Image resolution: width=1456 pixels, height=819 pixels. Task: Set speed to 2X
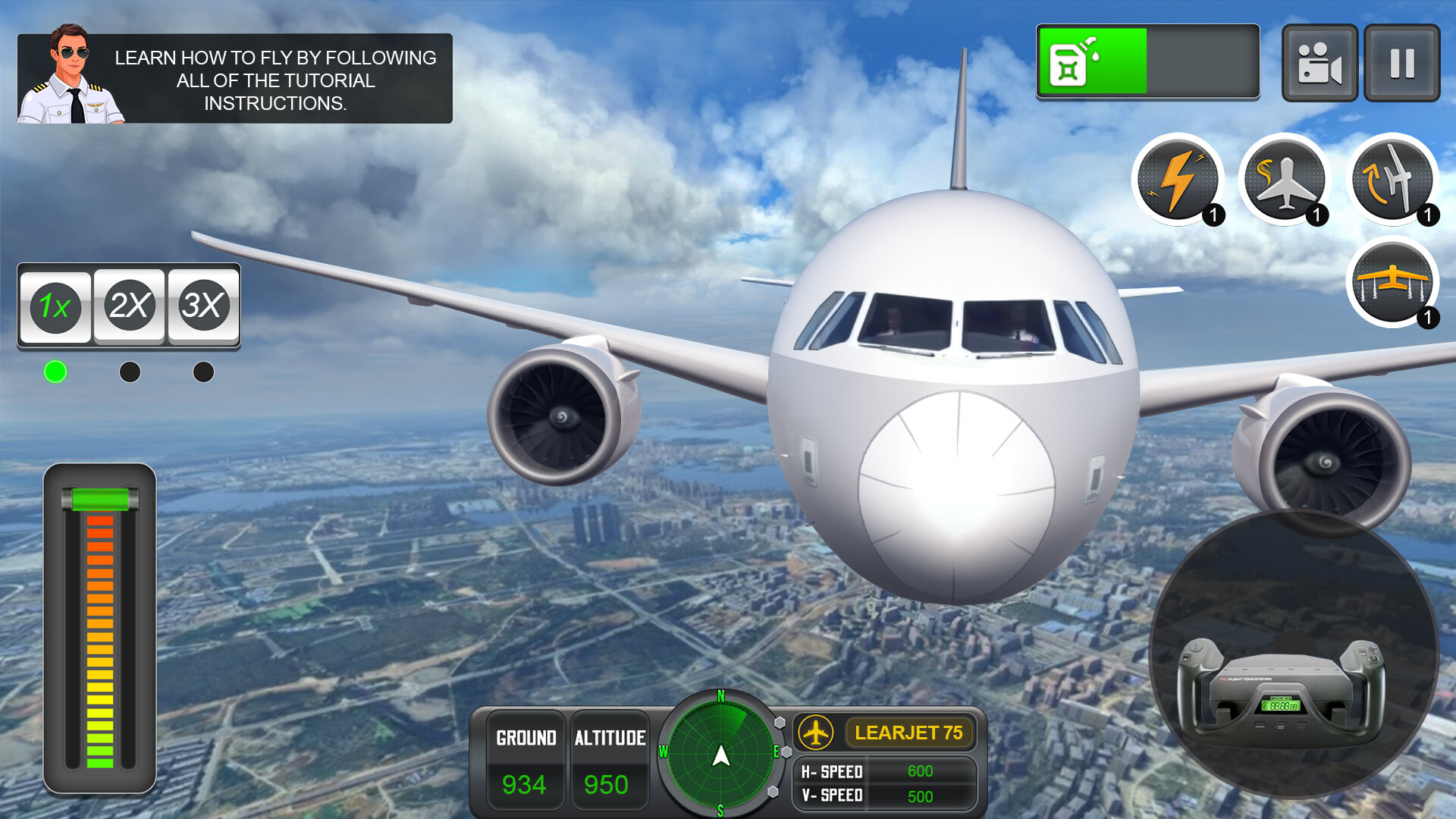[x=129, y=306]
